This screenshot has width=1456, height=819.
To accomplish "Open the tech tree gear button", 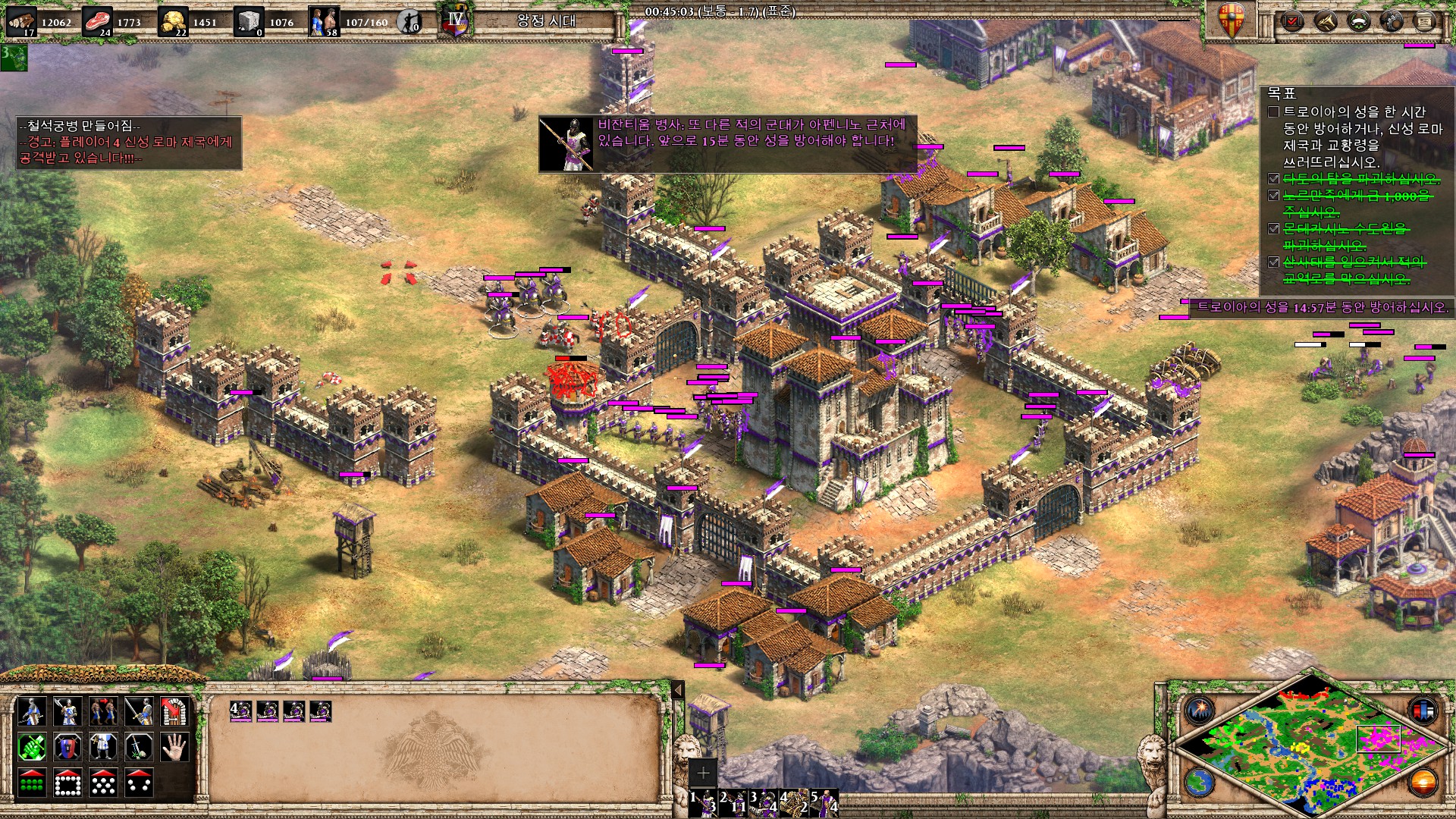I will [1392, 21].
